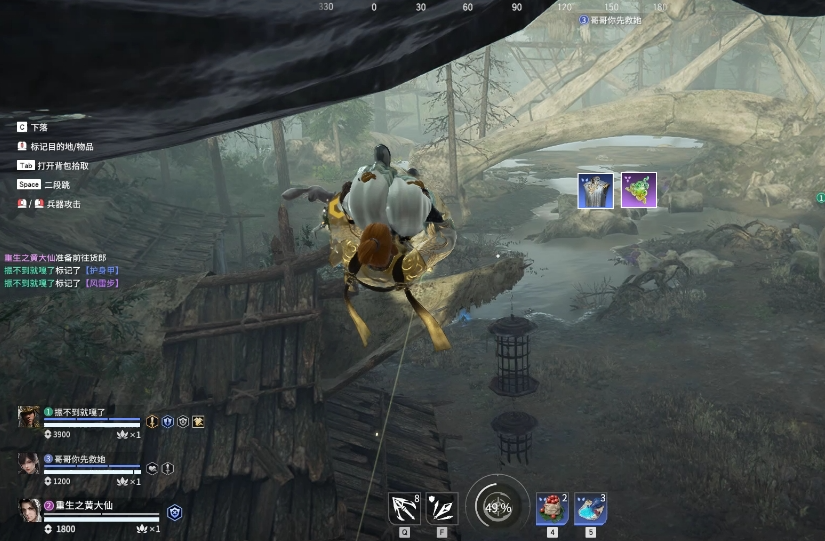825x541 pixels.
Task: Click the blue shield icon beside 重生之黄大仙
Action: (174, 511)
